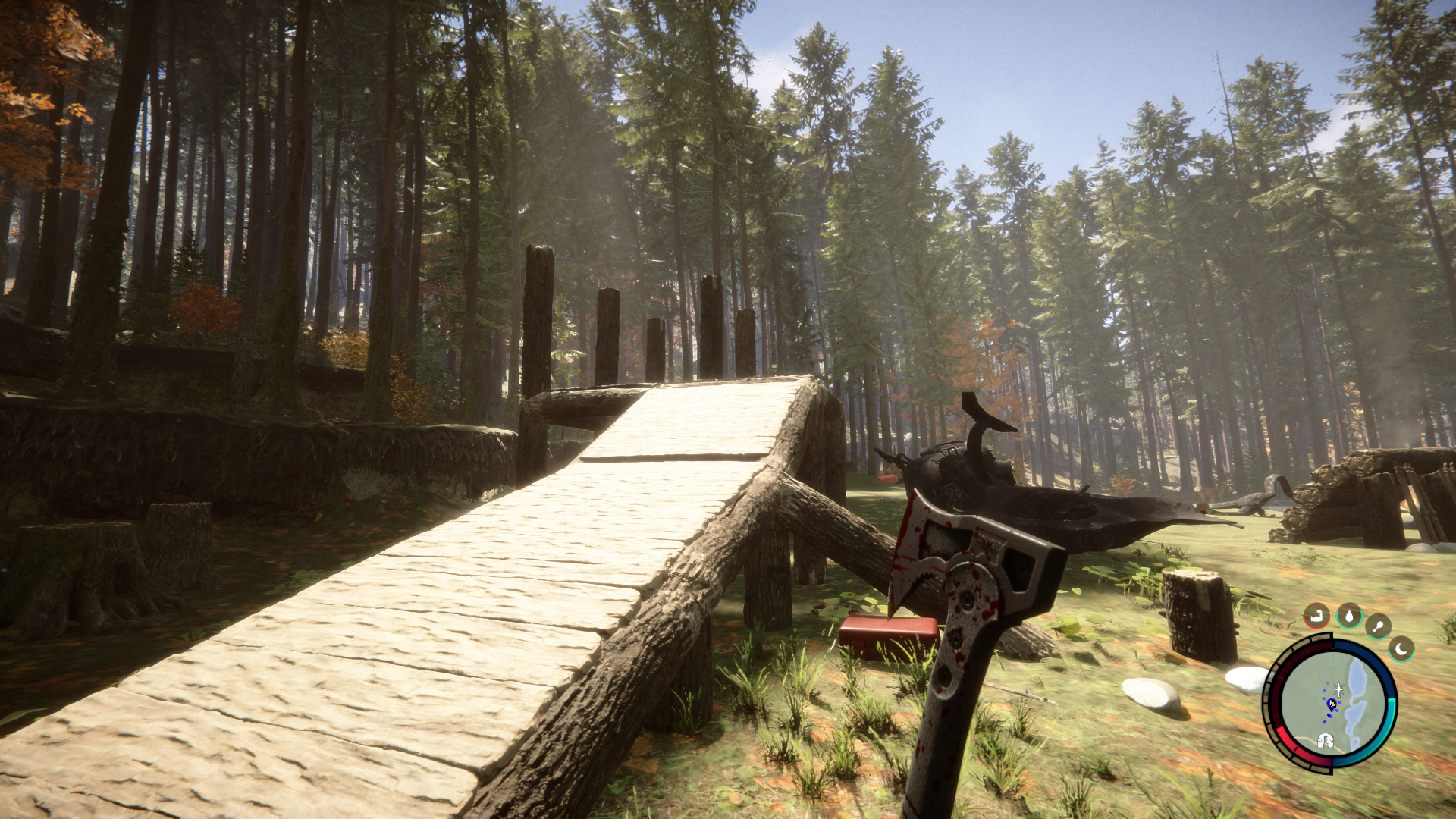1456x819 pixels.
Task: Select the drumstick hunger icon
Action: 1378,626
